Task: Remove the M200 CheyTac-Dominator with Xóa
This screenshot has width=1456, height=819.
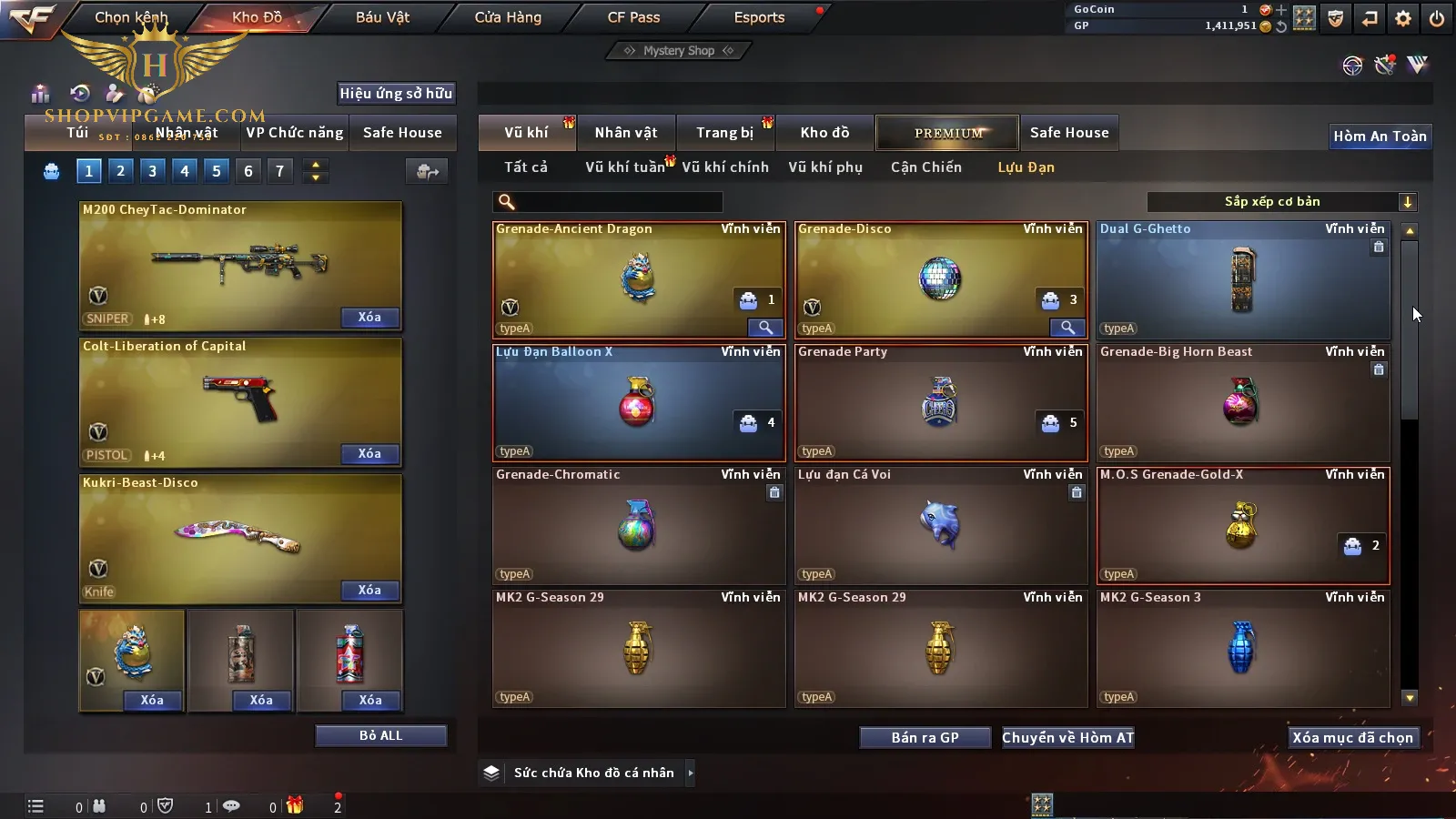Action: [369, 317]
